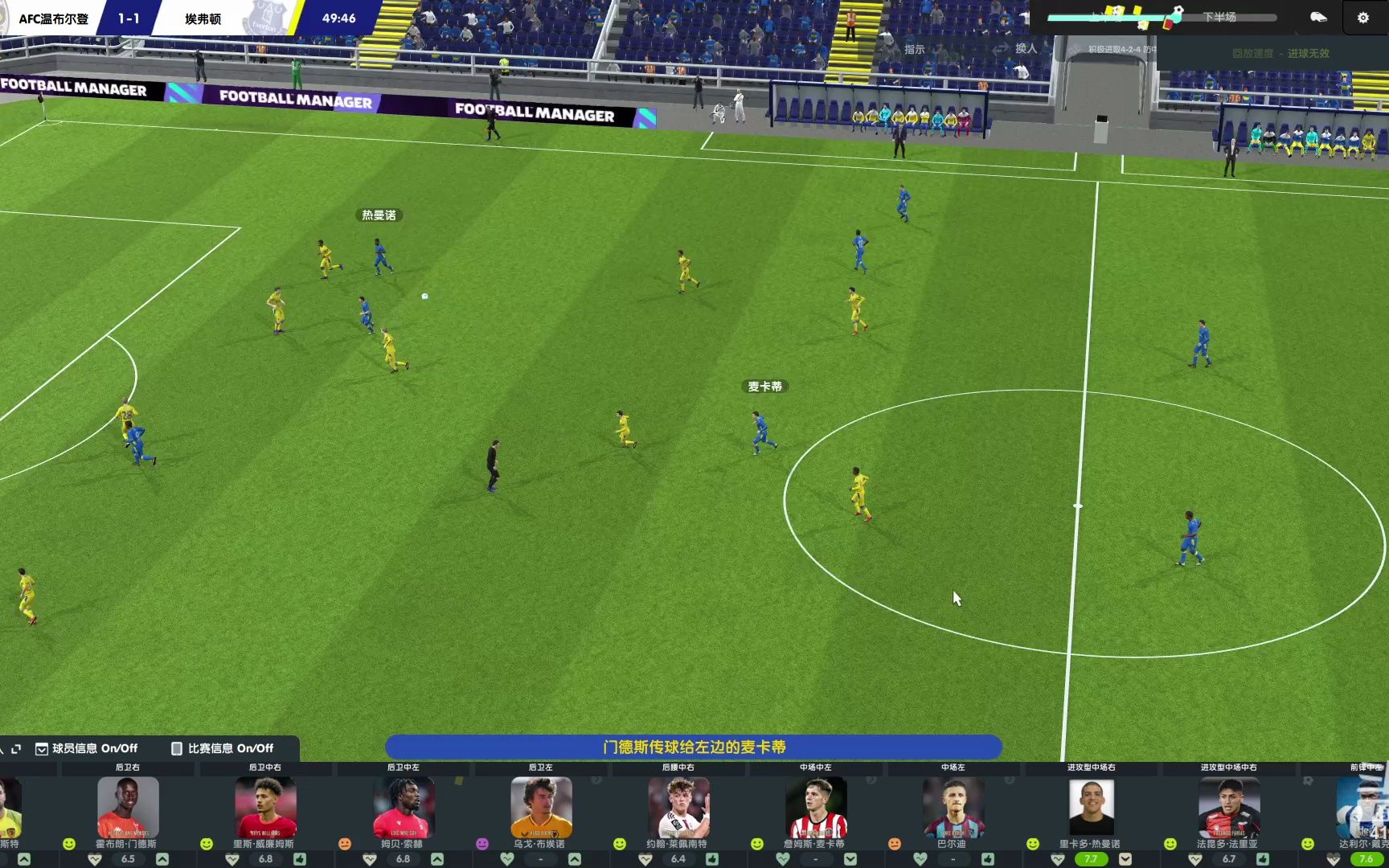Select the 姆贝·索赫 player card
The height and width of the screenshot is (868, 1389).
tap(403, 808)
